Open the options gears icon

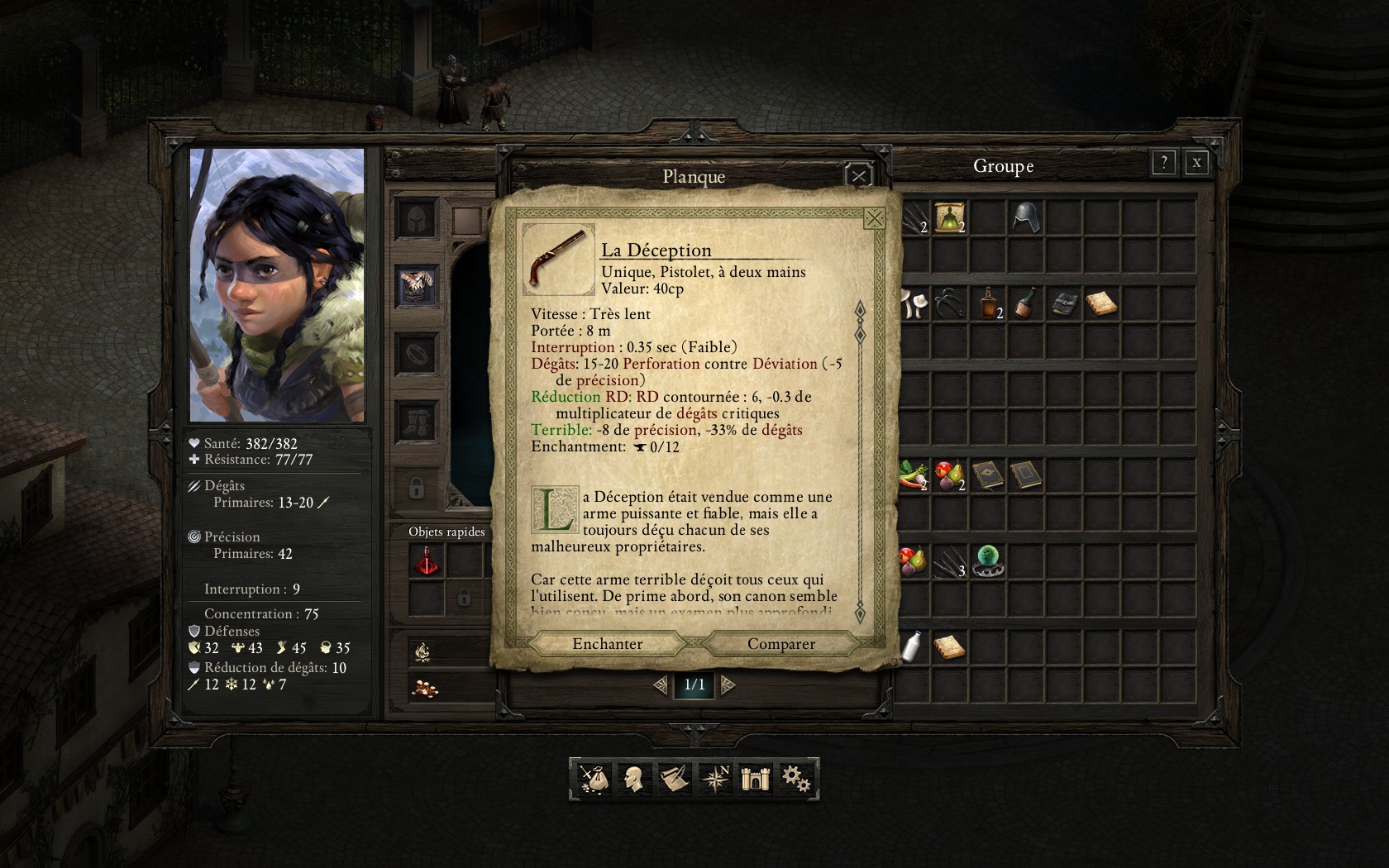point(795,779)
